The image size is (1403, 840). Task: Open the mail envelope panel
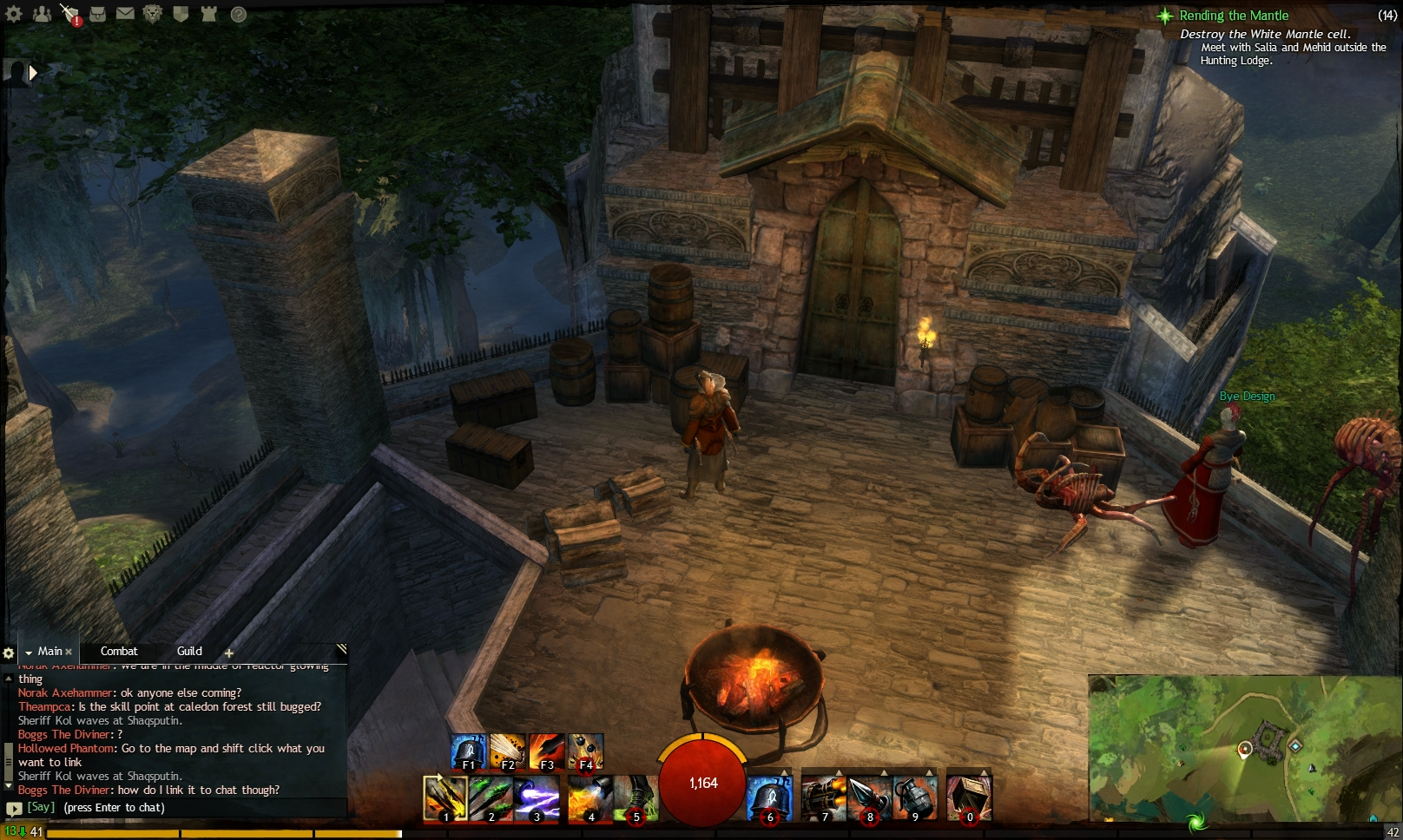(x=124, y=14)
